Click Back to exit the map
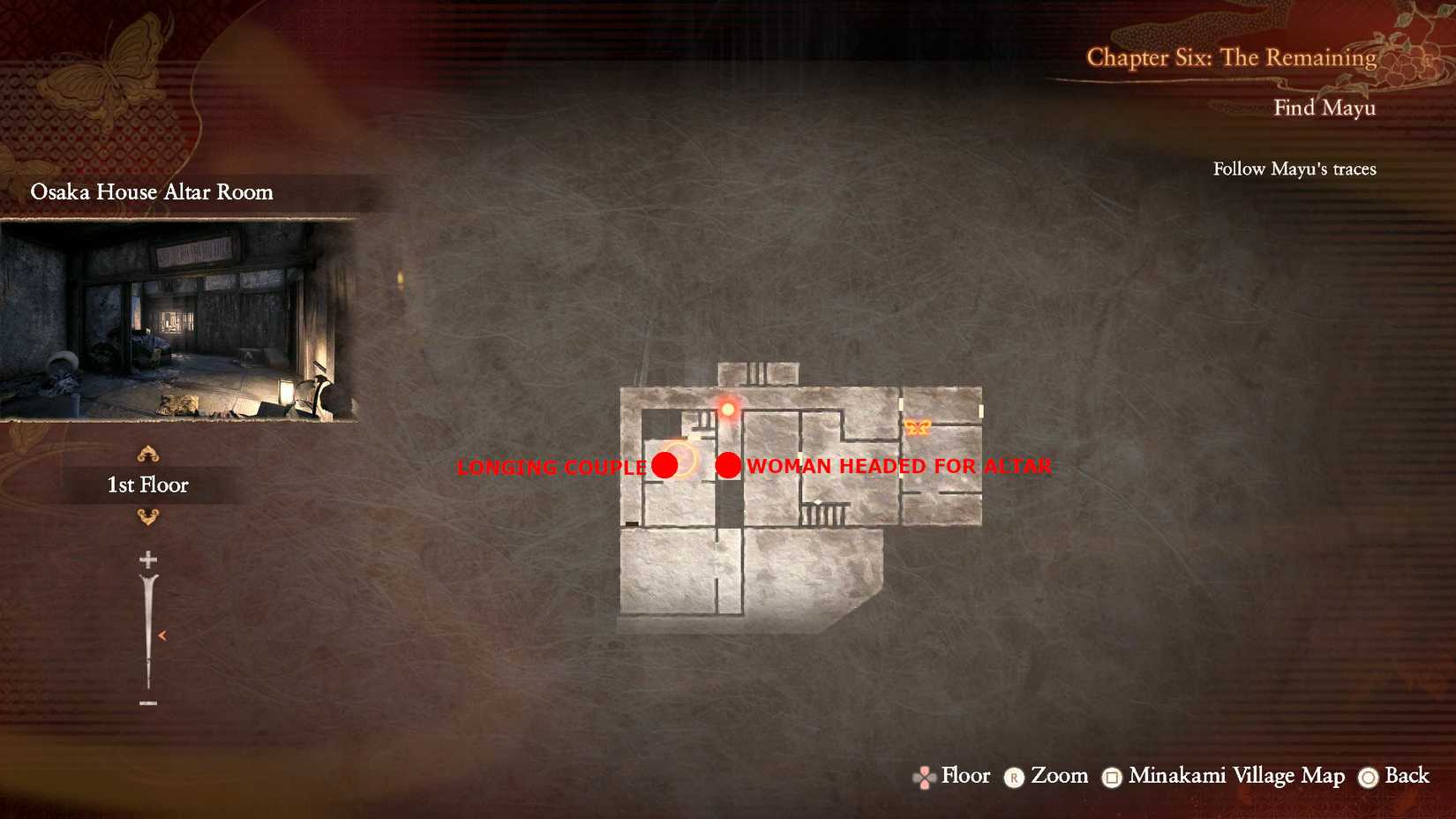1456x819 pixels. click(x=1408, y=778)
